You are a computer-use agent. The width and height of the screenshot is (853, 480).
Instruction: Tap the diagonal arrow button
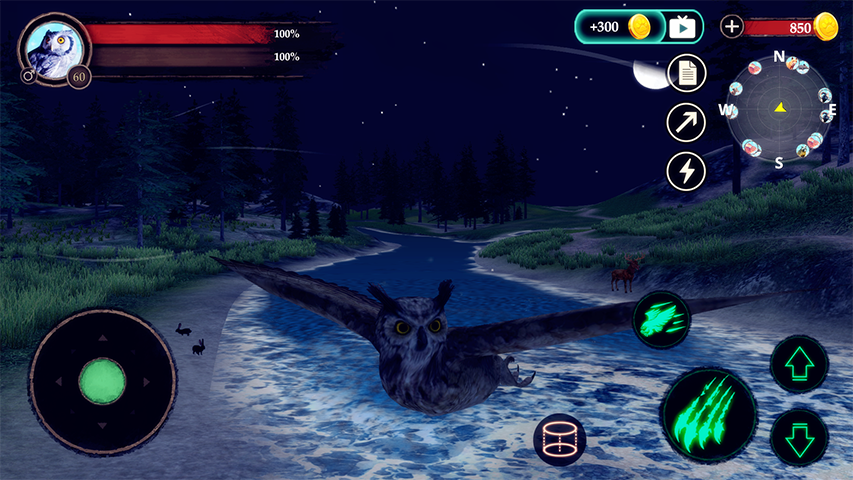(686, 122)
